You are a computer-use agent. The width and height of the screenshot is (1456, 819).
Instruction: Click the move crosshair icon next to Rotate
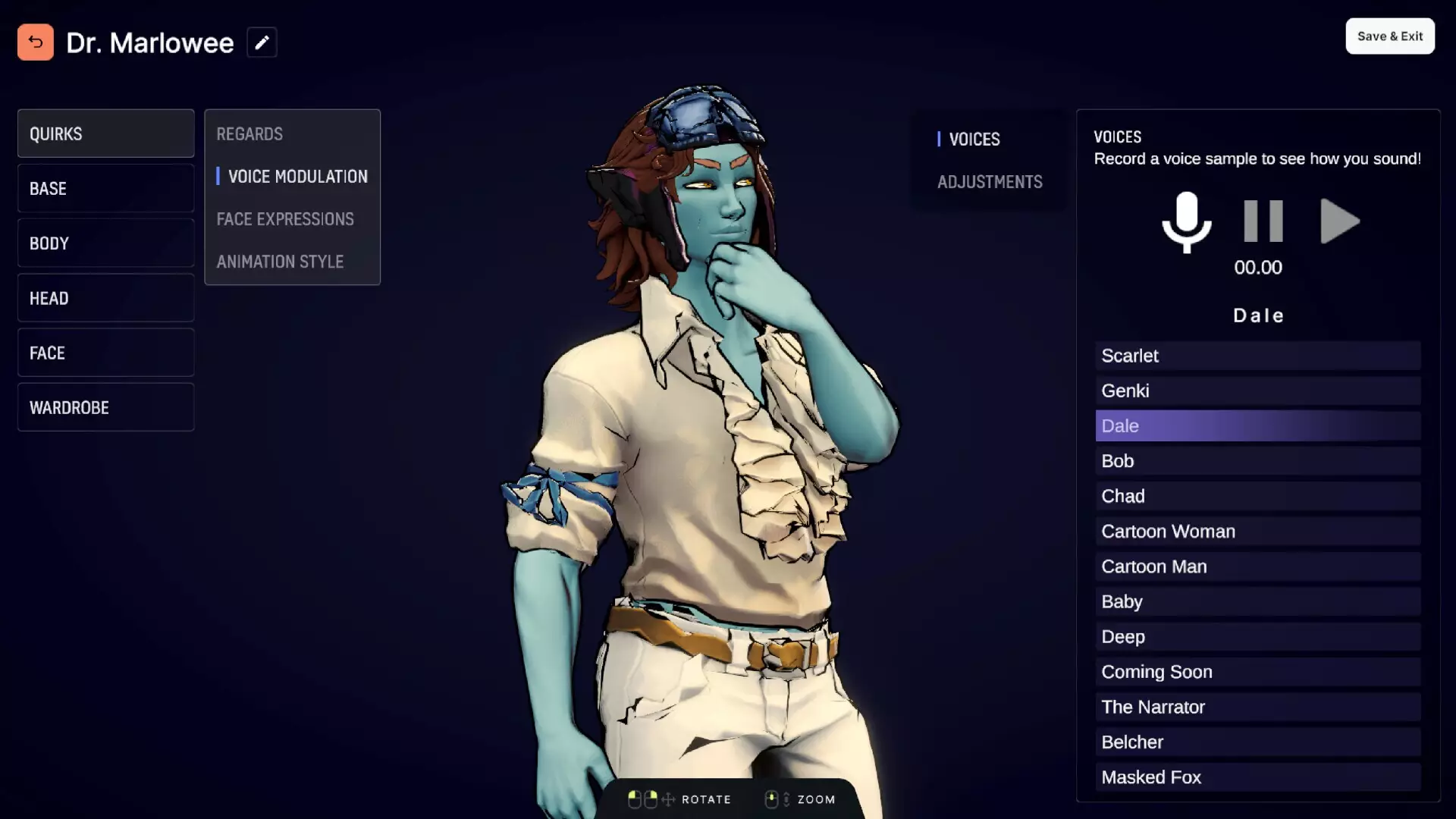tap(668, 799)
